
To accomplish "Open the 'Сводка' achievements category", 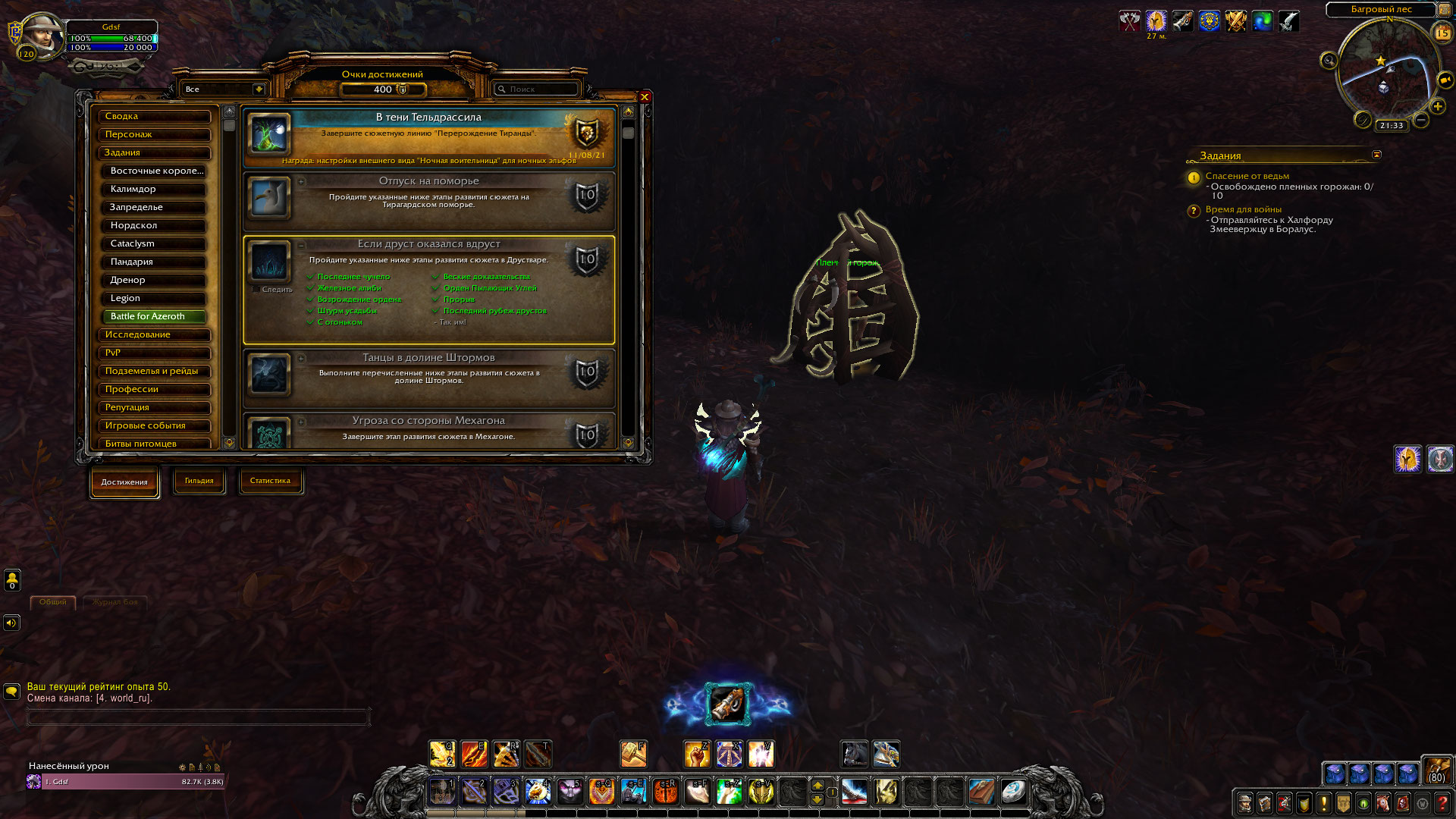I will click(155, 117).
